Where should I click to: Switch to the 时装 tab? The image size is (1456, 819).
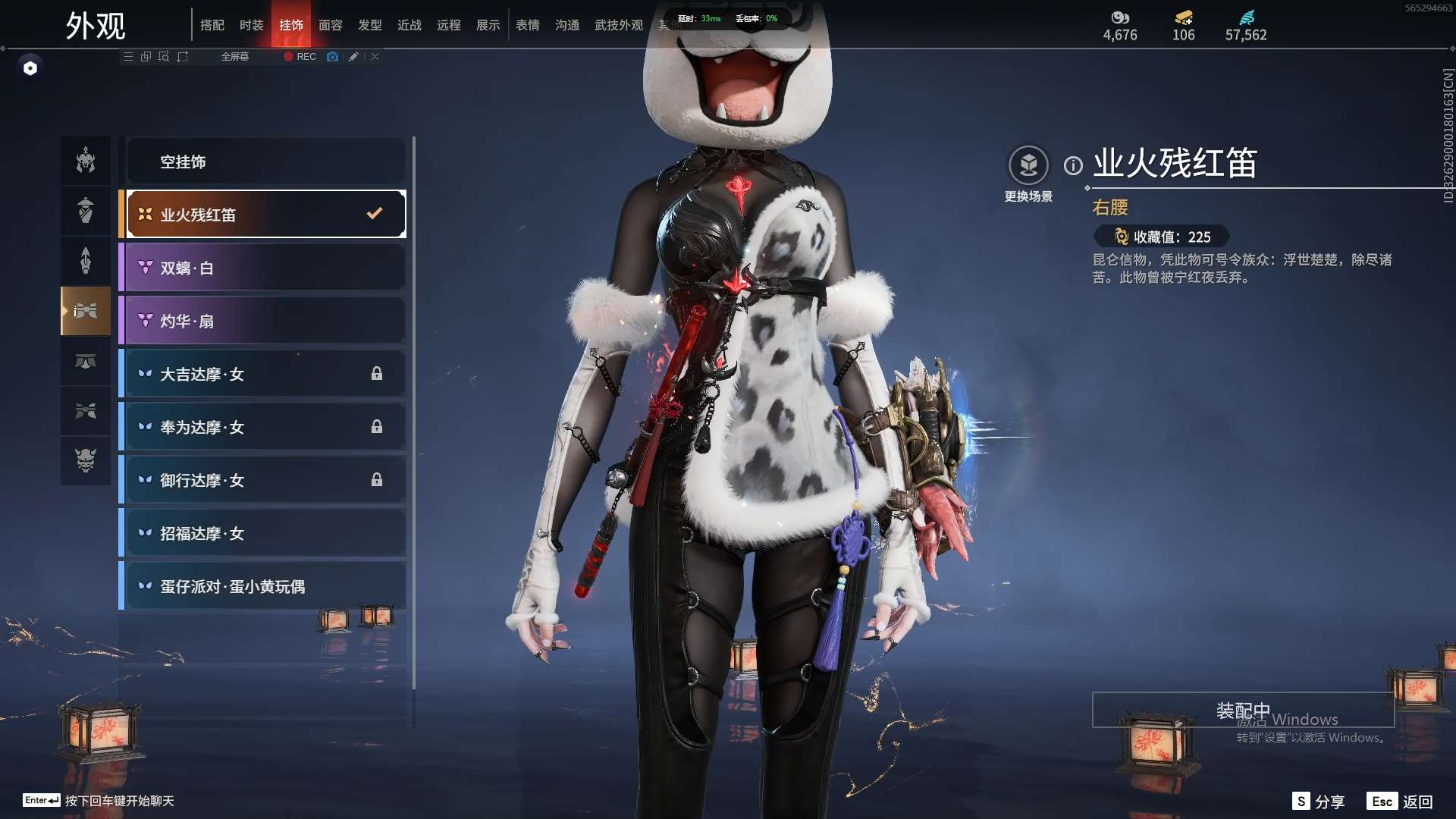251,25
